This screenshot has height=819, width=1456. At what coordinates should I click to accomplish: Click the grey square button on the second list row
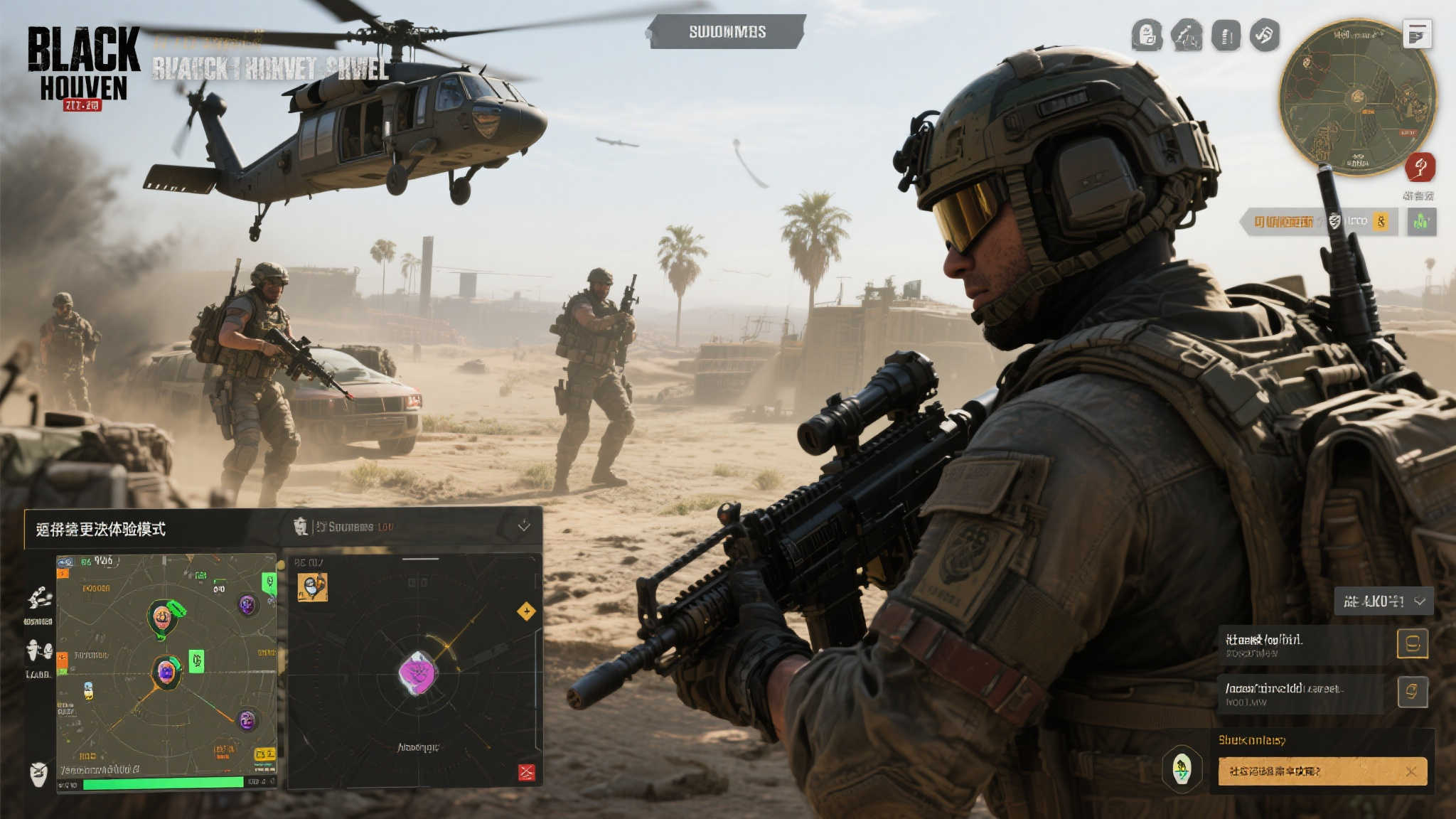[x=1412, y=692]
